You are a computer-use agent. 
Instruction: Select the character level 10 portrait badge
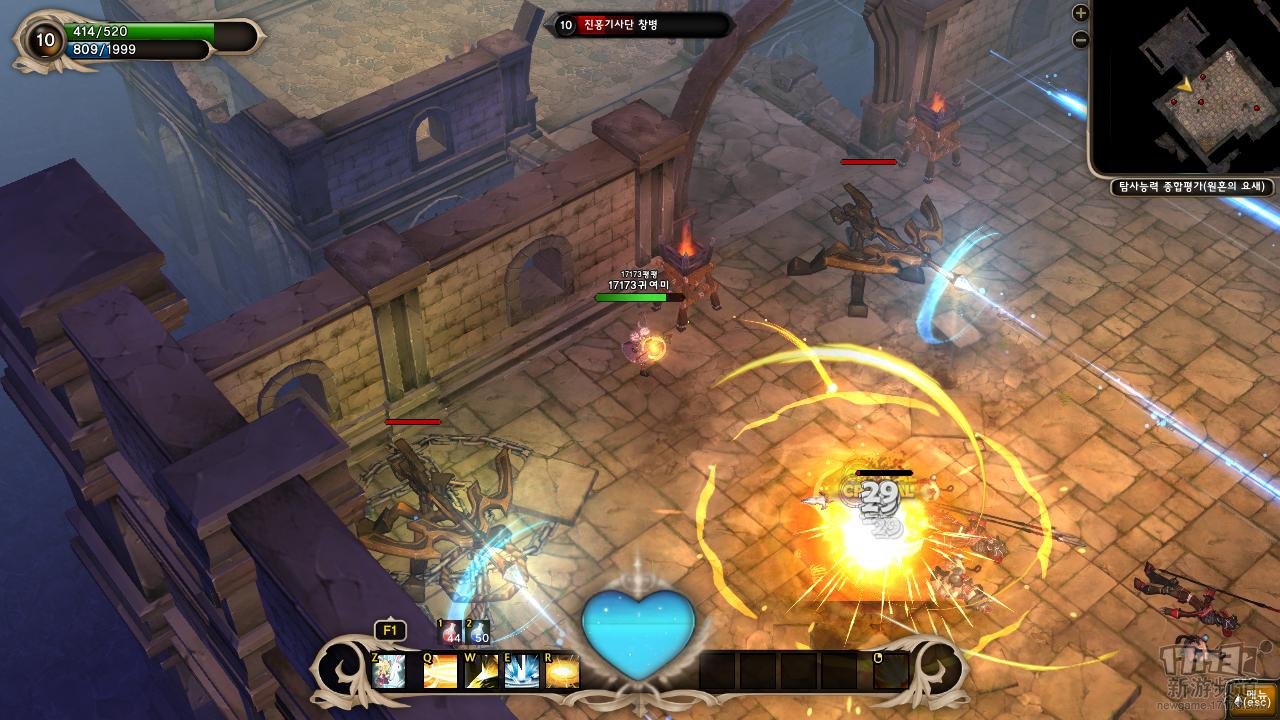click(x=45, y=39)
